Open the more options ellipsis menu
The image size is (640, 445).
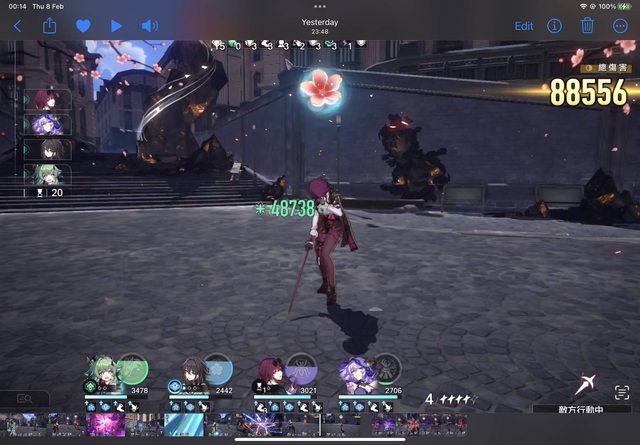click(621, 26)
